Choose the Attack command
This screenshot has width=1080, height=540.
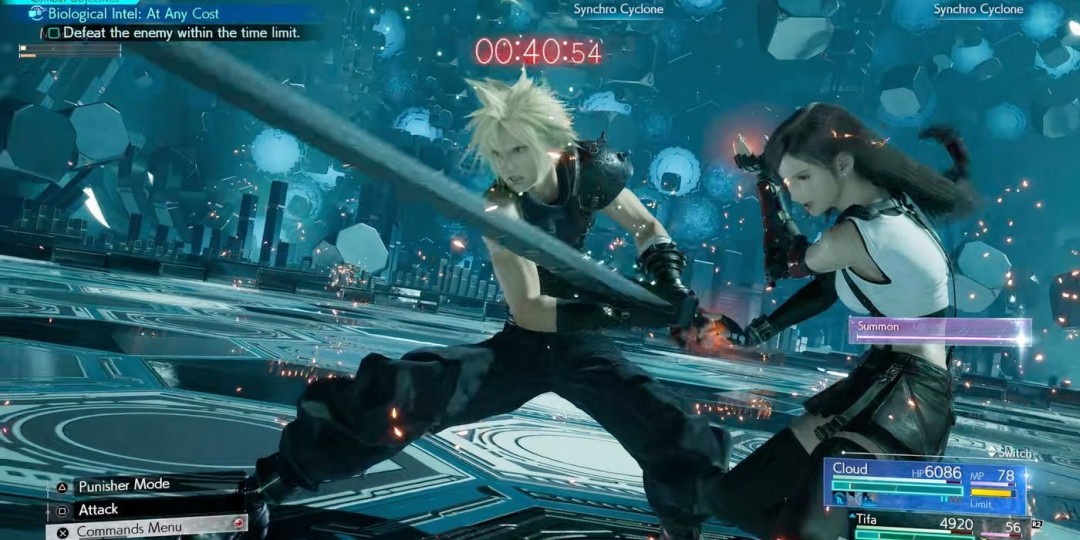(x=98, y=509)
